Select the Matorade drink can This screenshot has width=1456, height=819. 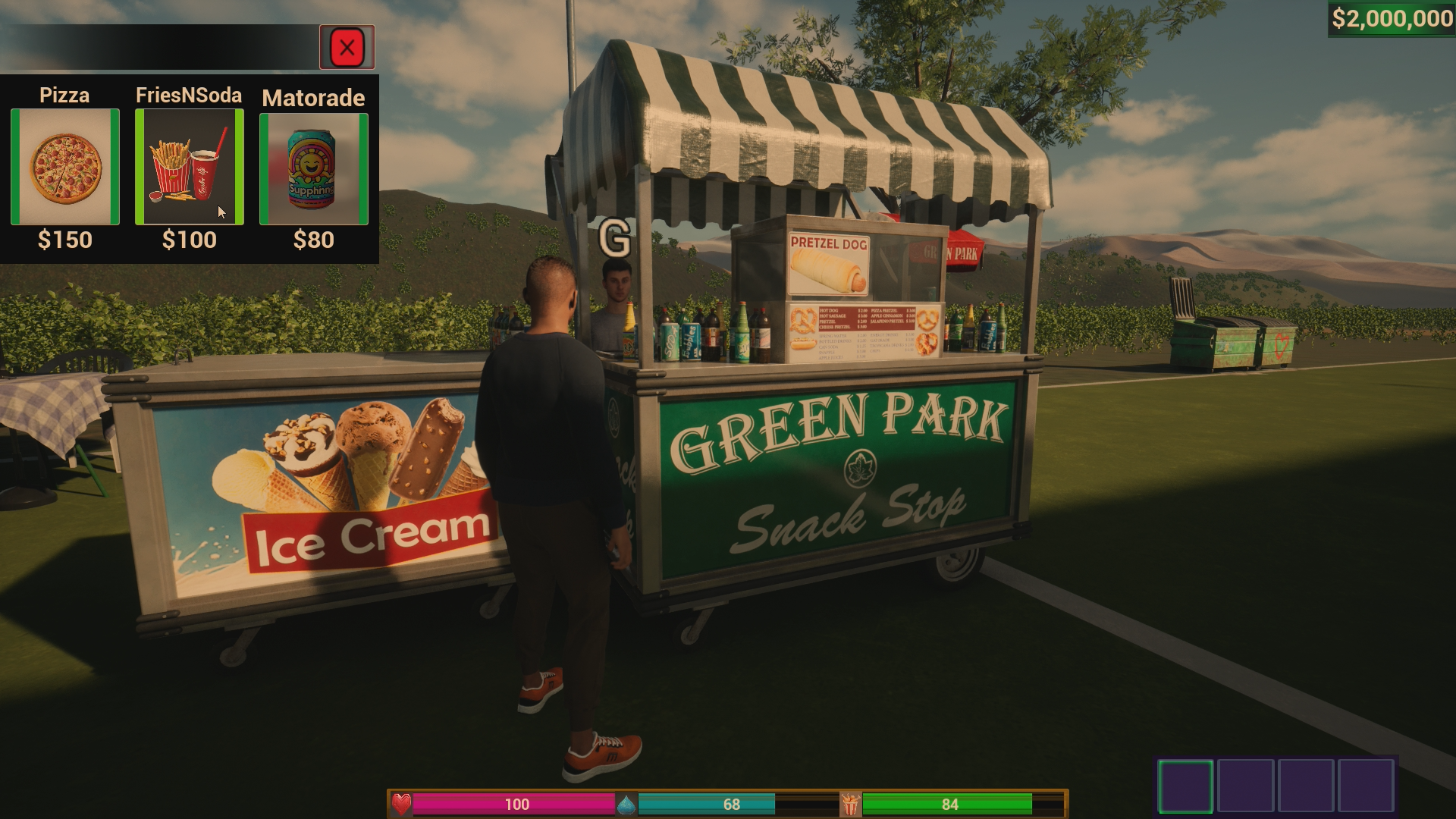pos(314,169)
